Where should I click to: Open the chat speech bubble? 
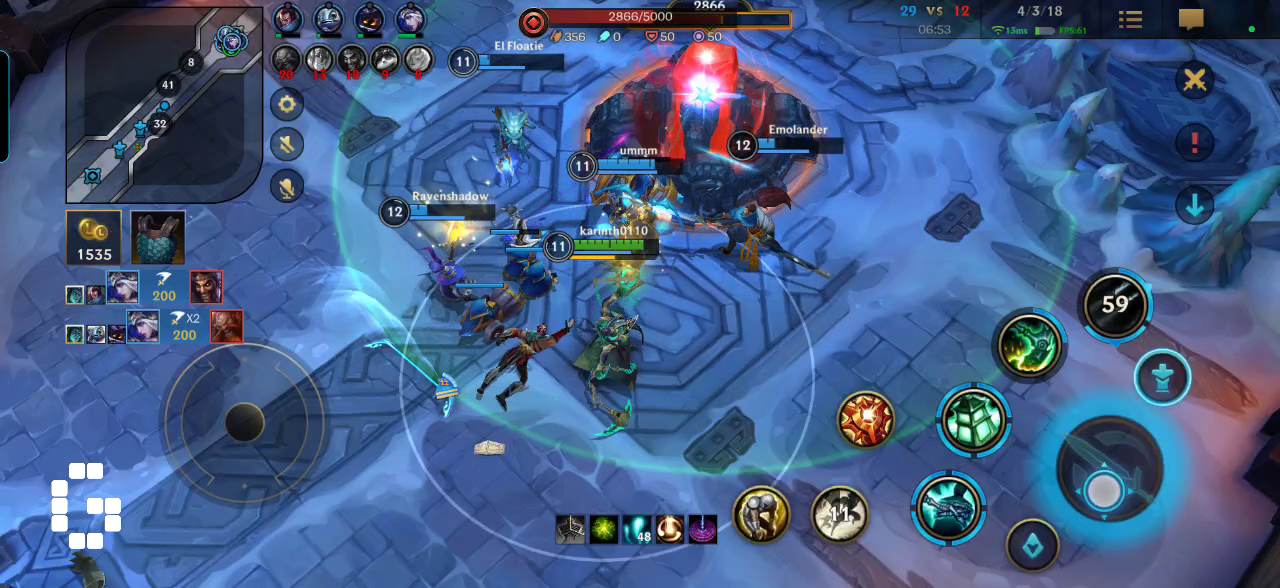click(1191, 19)
